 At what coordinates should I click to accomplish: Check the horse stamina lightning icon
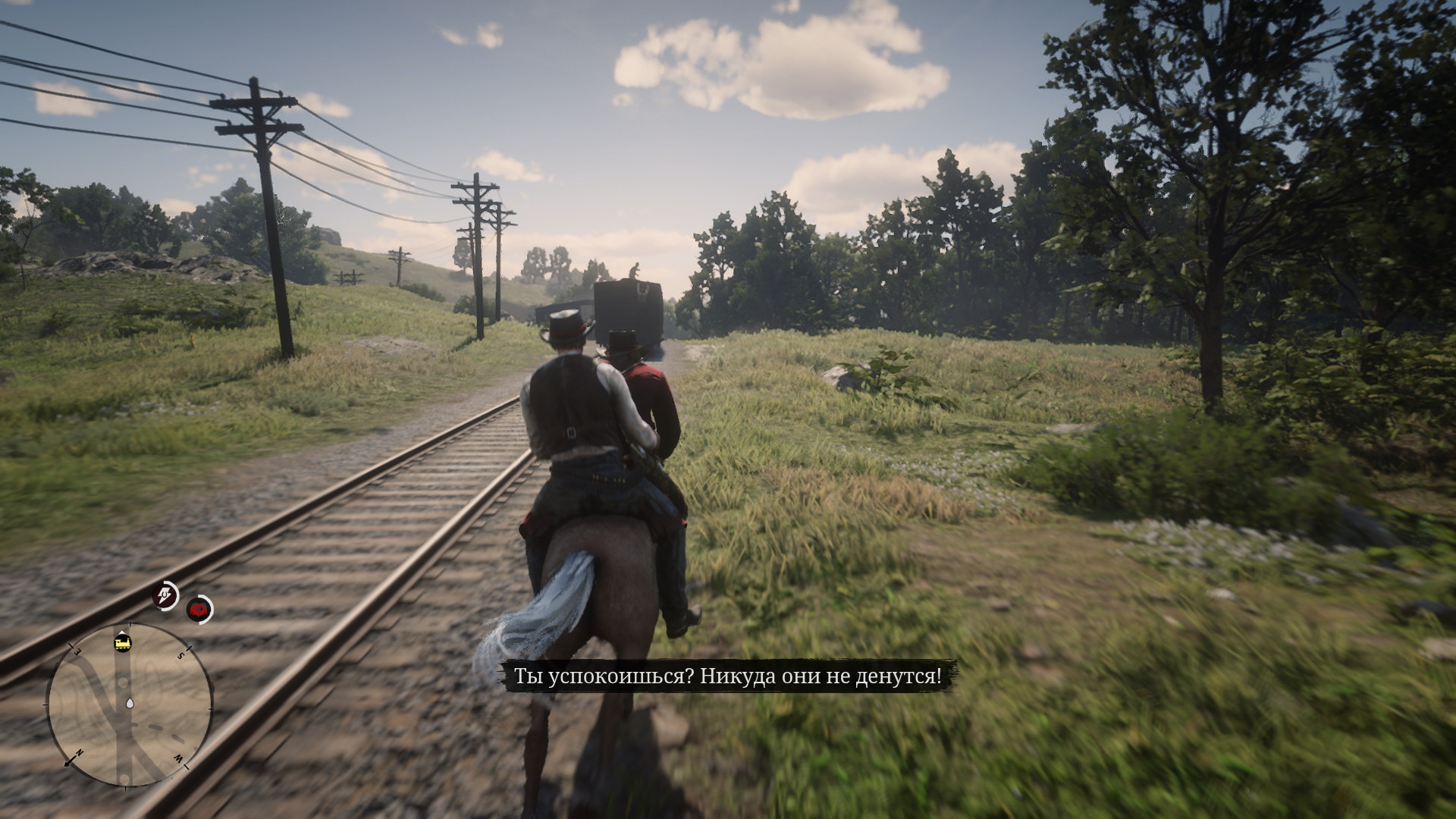coord(165,595)
